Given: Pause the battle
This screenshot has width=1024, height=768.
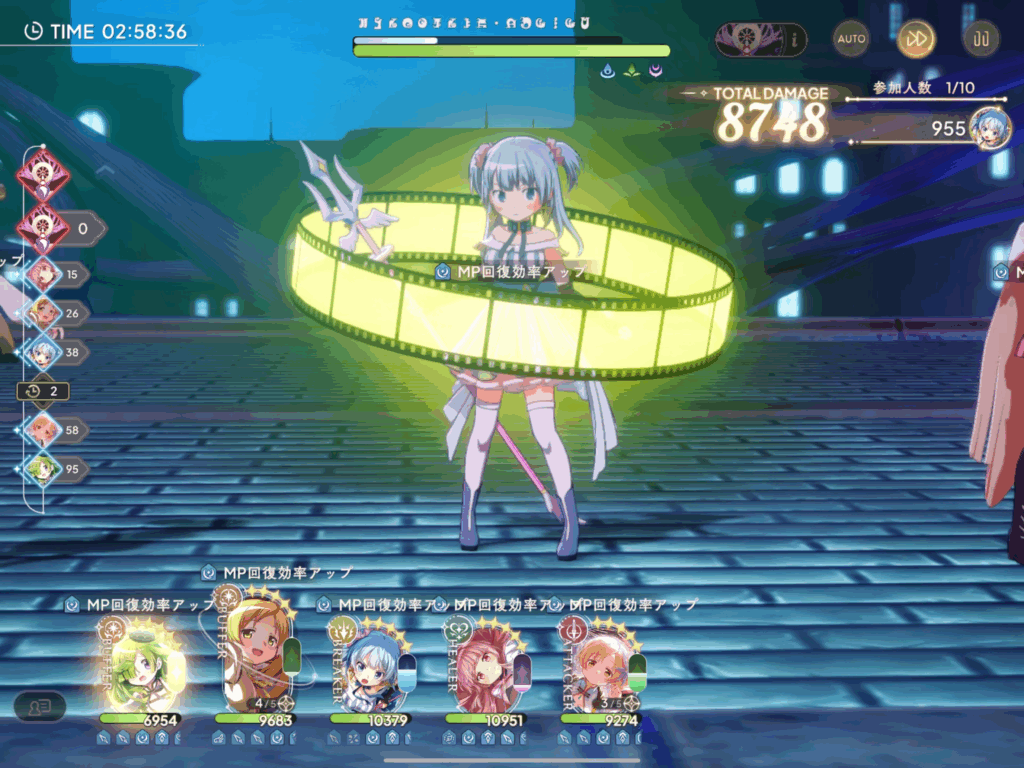Looking at the screenshot, I should (x=980, y=39).
